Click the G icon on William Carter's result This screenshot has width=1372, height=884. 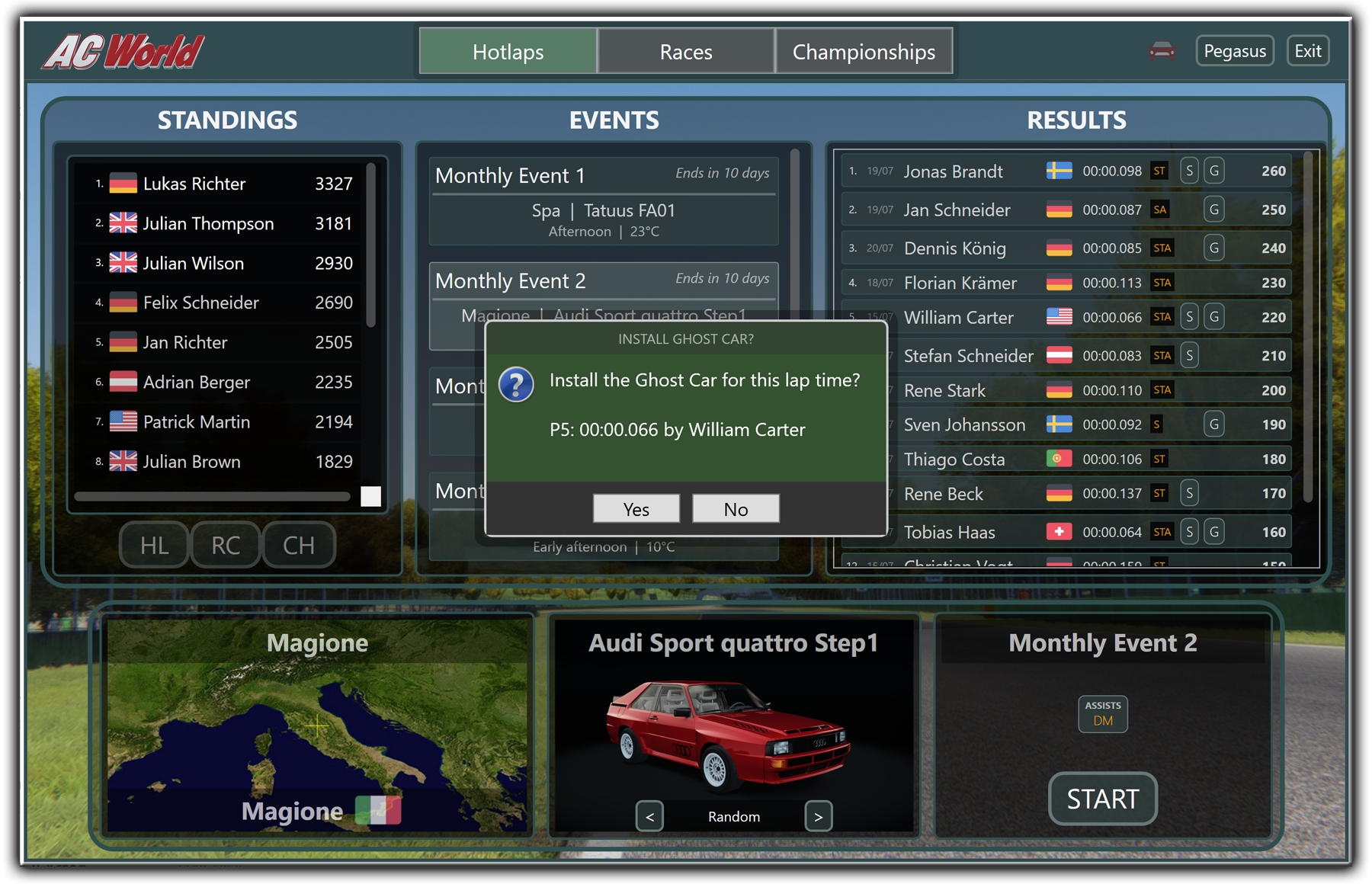(1213, 316)
